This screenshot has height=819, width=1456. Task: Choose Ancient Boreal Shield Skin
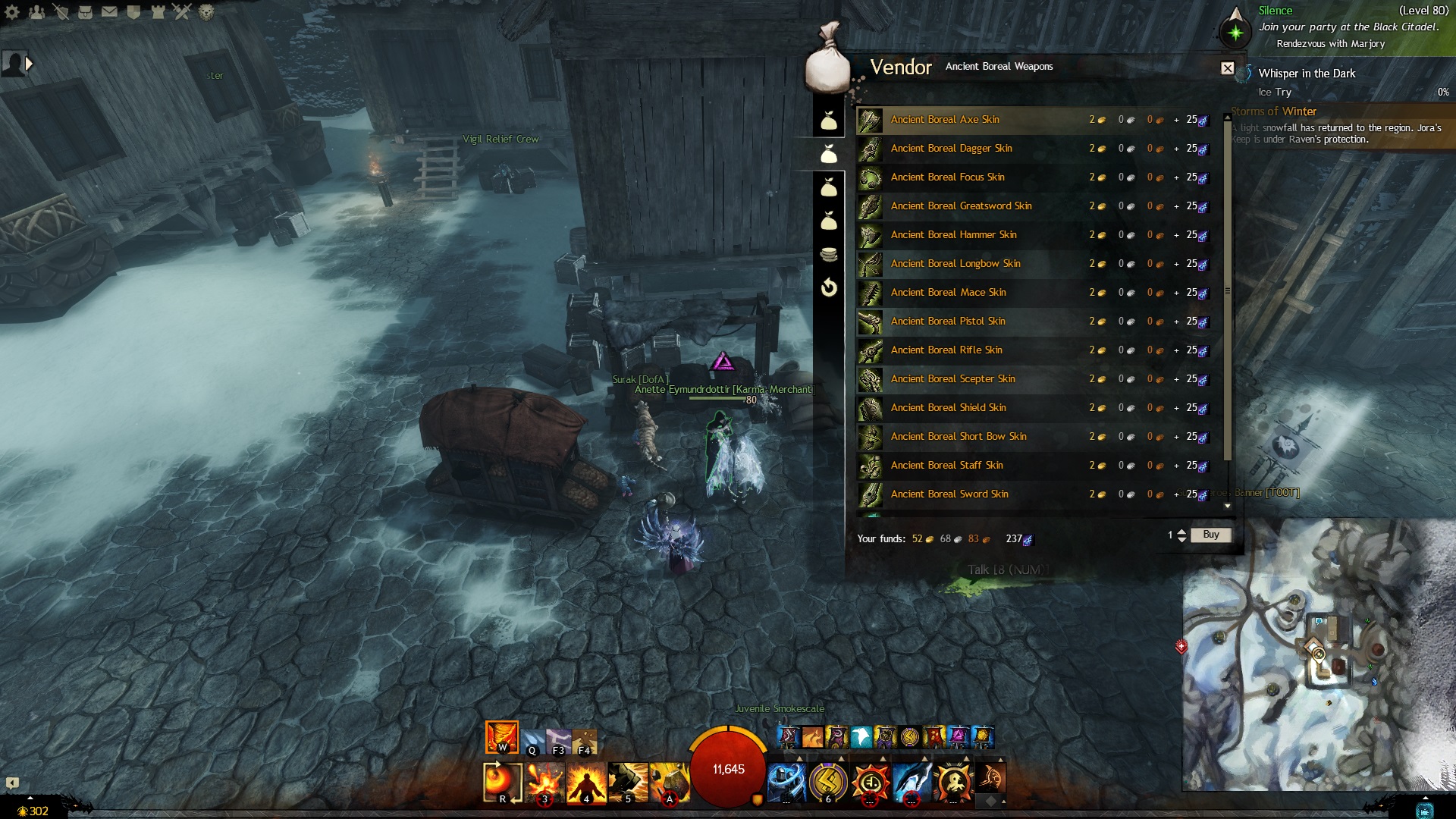click(948, 408)
